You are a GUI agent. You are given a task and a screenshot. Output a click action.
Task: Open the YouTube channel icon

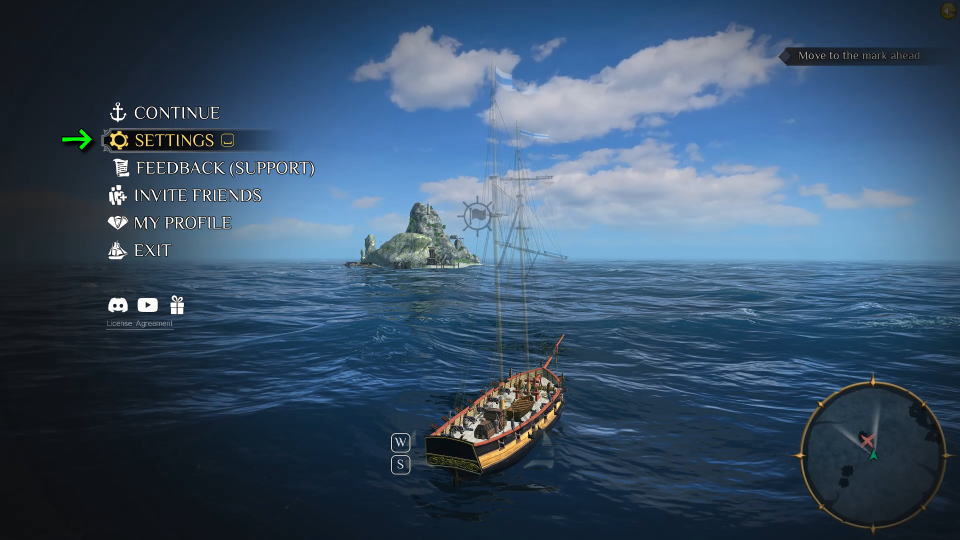pos(148,305)
